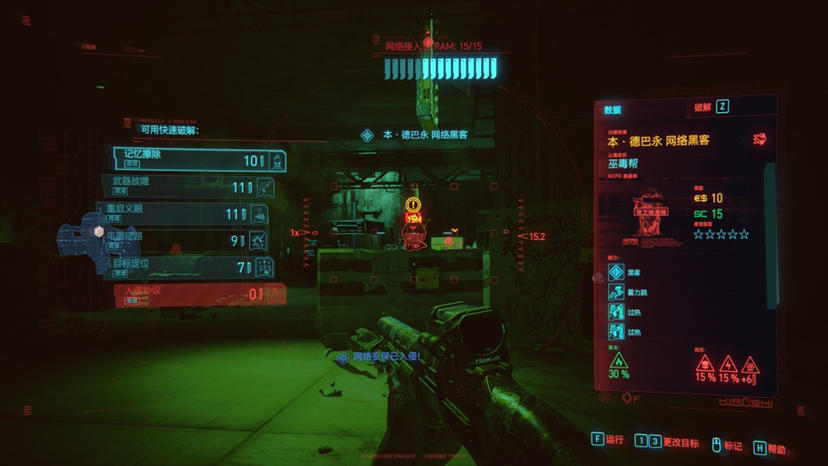Switch to the 数据 tab
828x466 pixels.
click(x=612, y=110)
